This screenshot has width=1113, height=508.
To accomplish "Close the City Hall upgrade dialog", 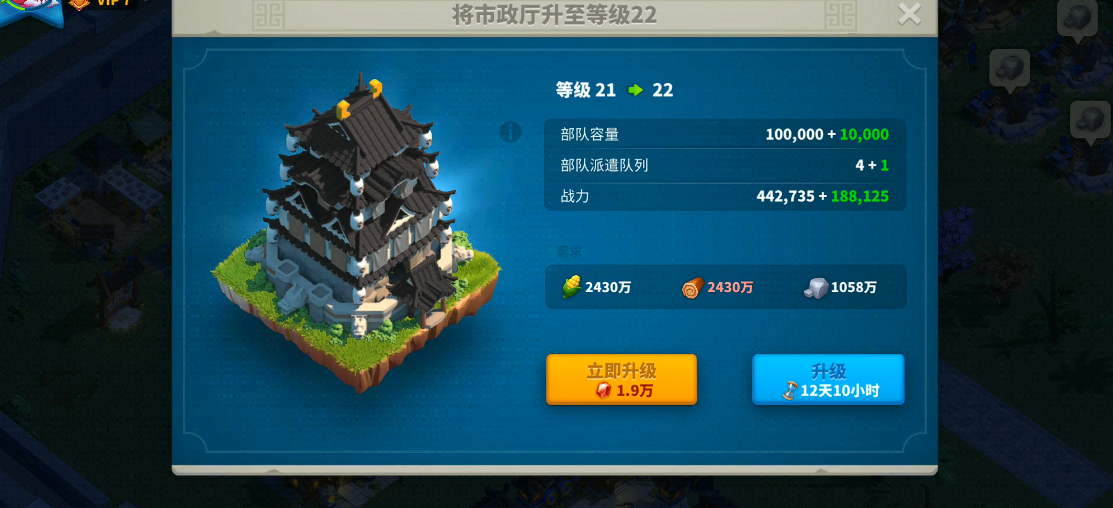I will (909, 14).
